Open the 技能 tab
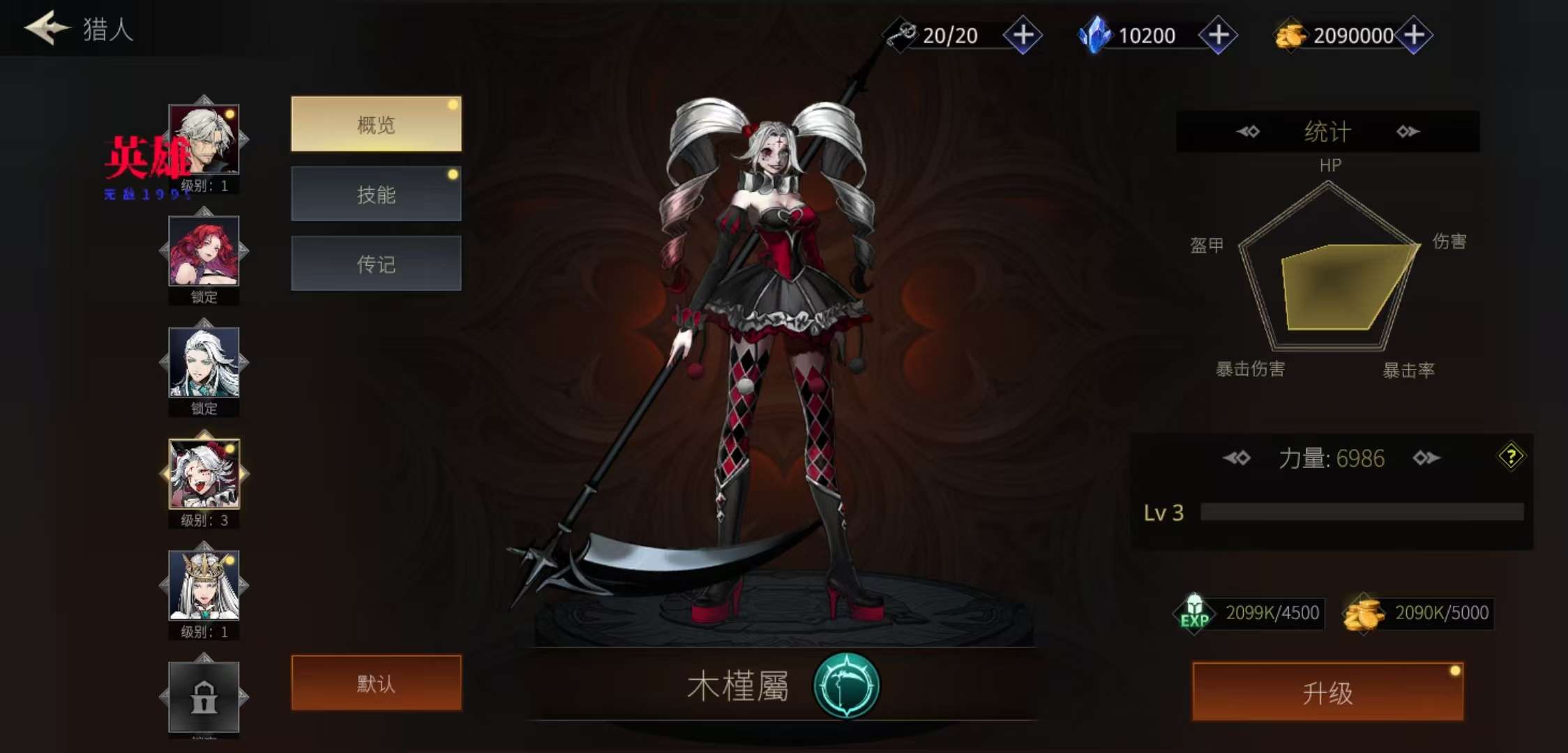Screen dimensions: 1568x753 coord(376,194)
